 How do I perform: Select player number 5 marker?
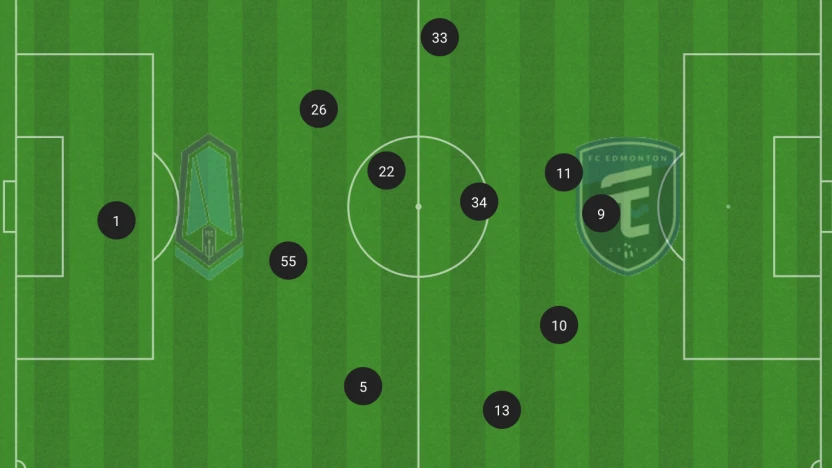point(363,386)
